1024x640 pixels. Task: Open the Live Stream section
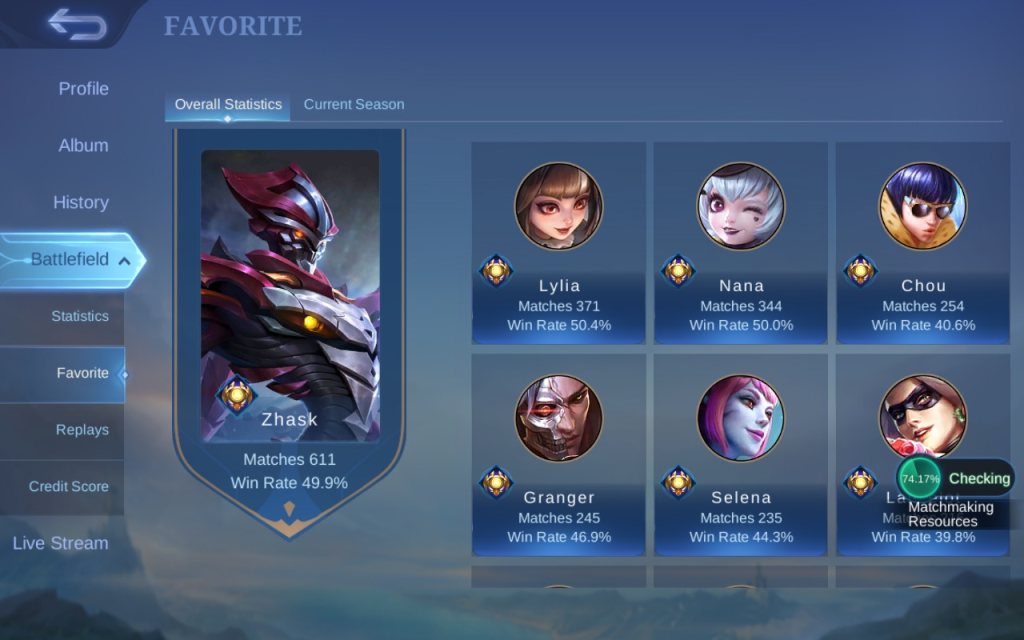pos(60,544)
